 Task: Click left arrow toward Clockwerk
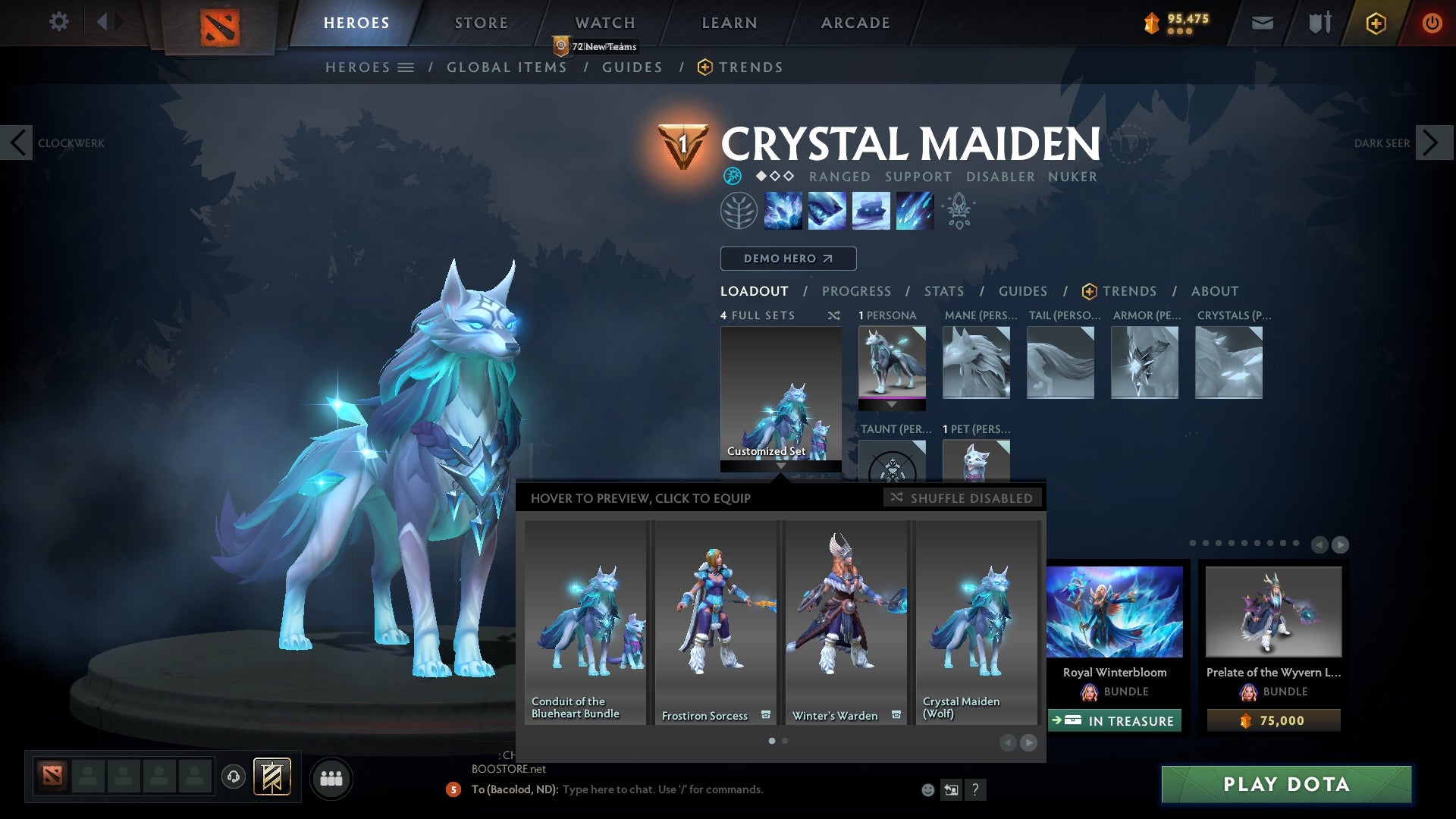(17, 143)
